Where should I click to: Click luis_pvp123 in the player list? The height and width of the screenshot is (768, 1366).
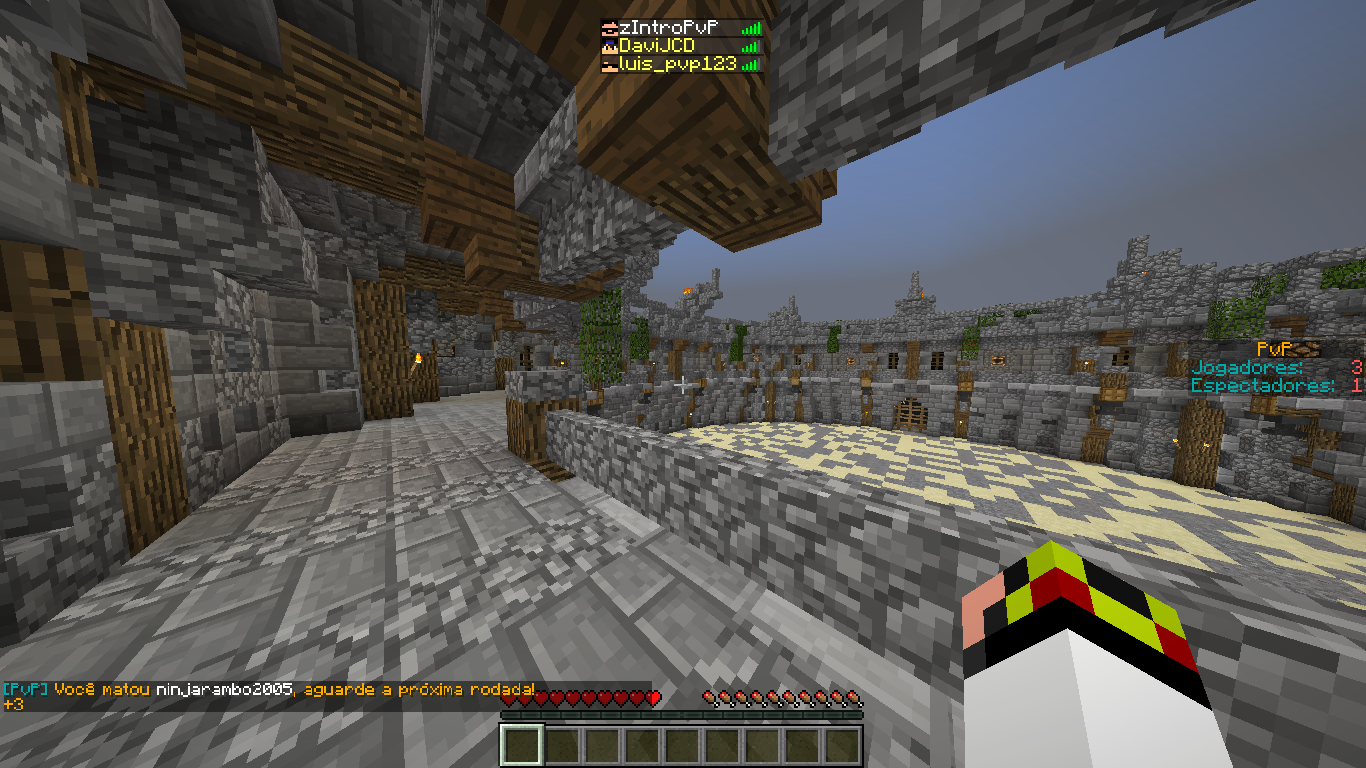pyautogui.click(x=678, y=64)
